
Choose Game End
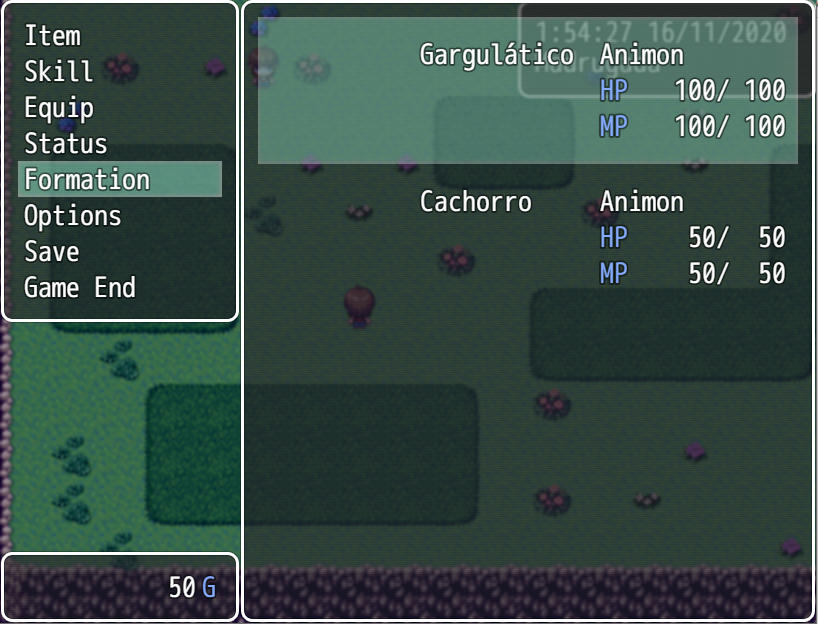pyautogui.click(x=80, y=288)
